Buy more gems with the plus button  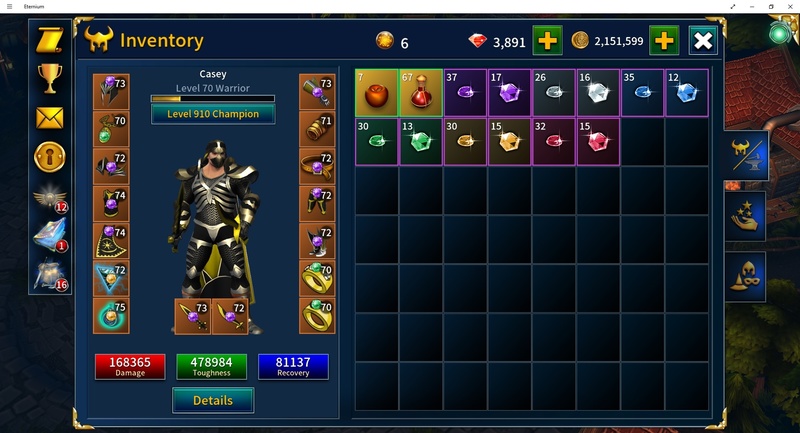coord(547,41)
